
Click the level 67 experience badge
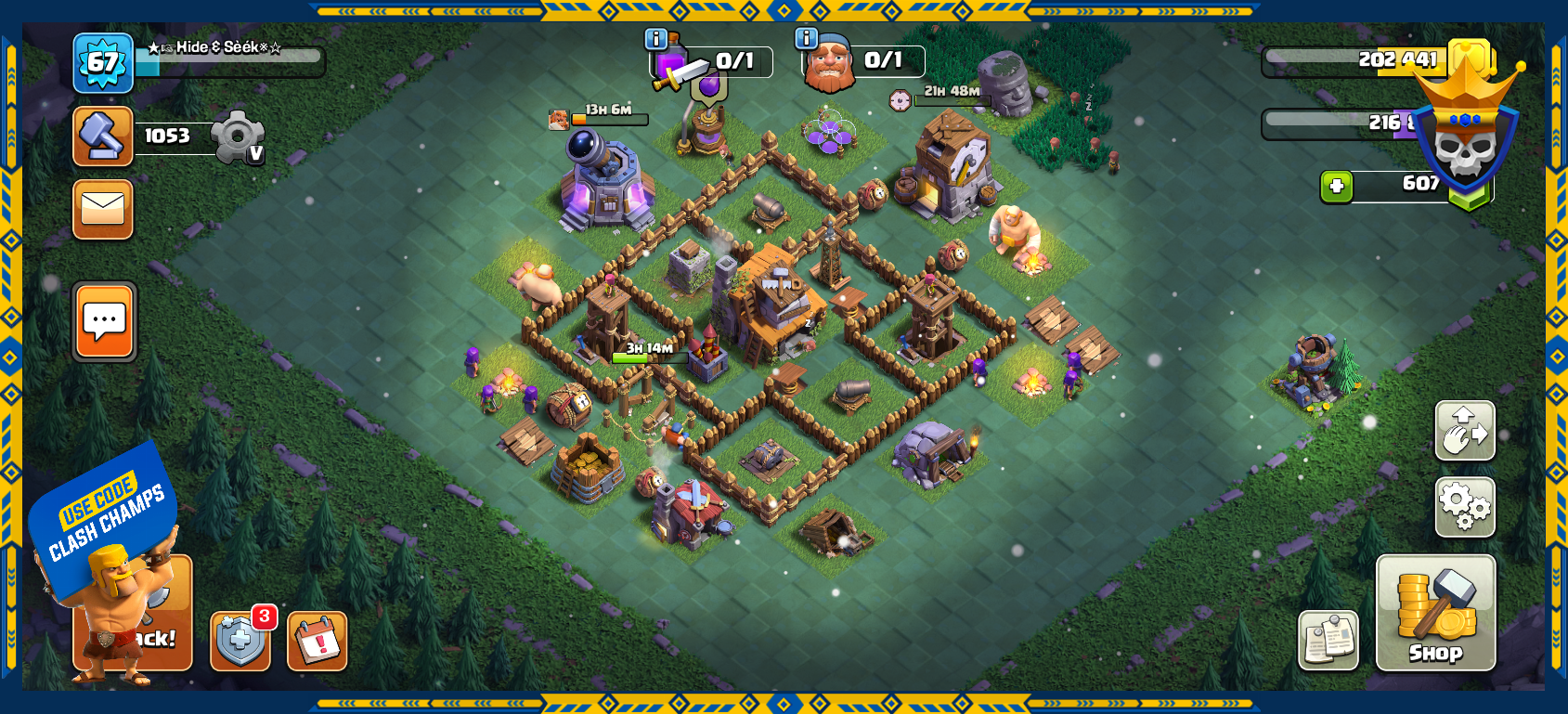103,63
